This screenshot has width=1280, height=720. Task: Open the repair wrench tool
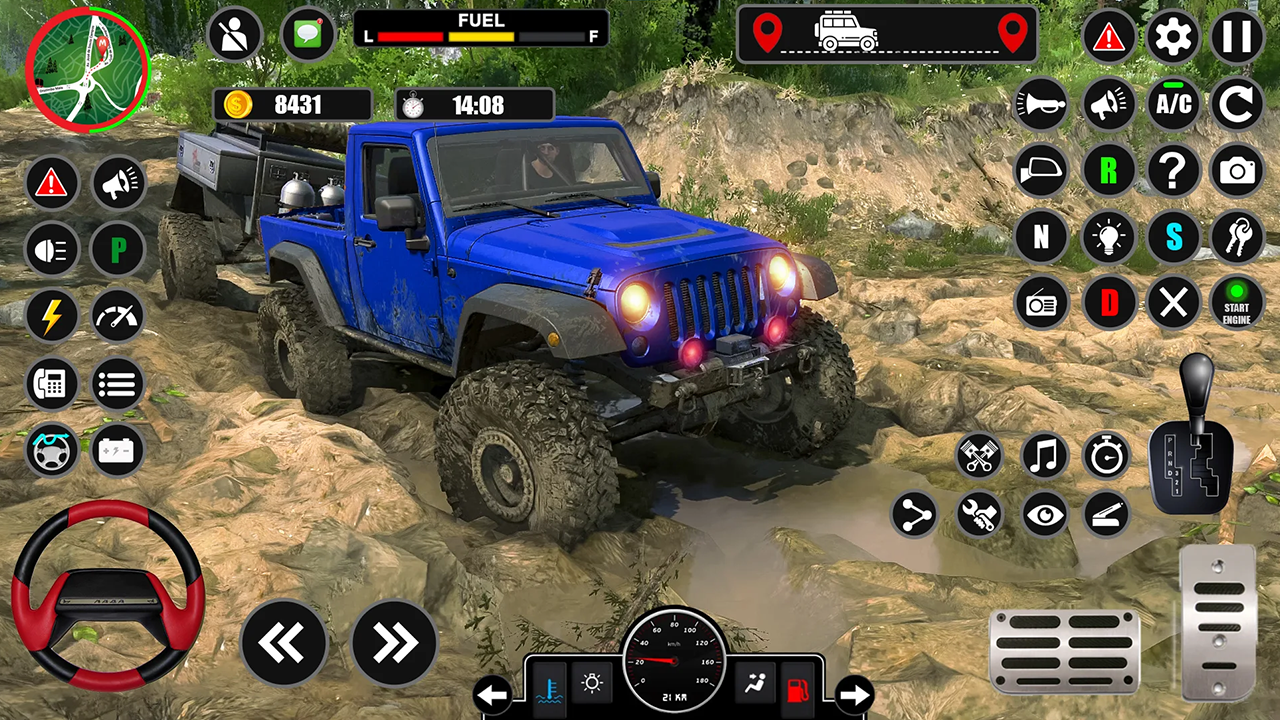point(978,515)
